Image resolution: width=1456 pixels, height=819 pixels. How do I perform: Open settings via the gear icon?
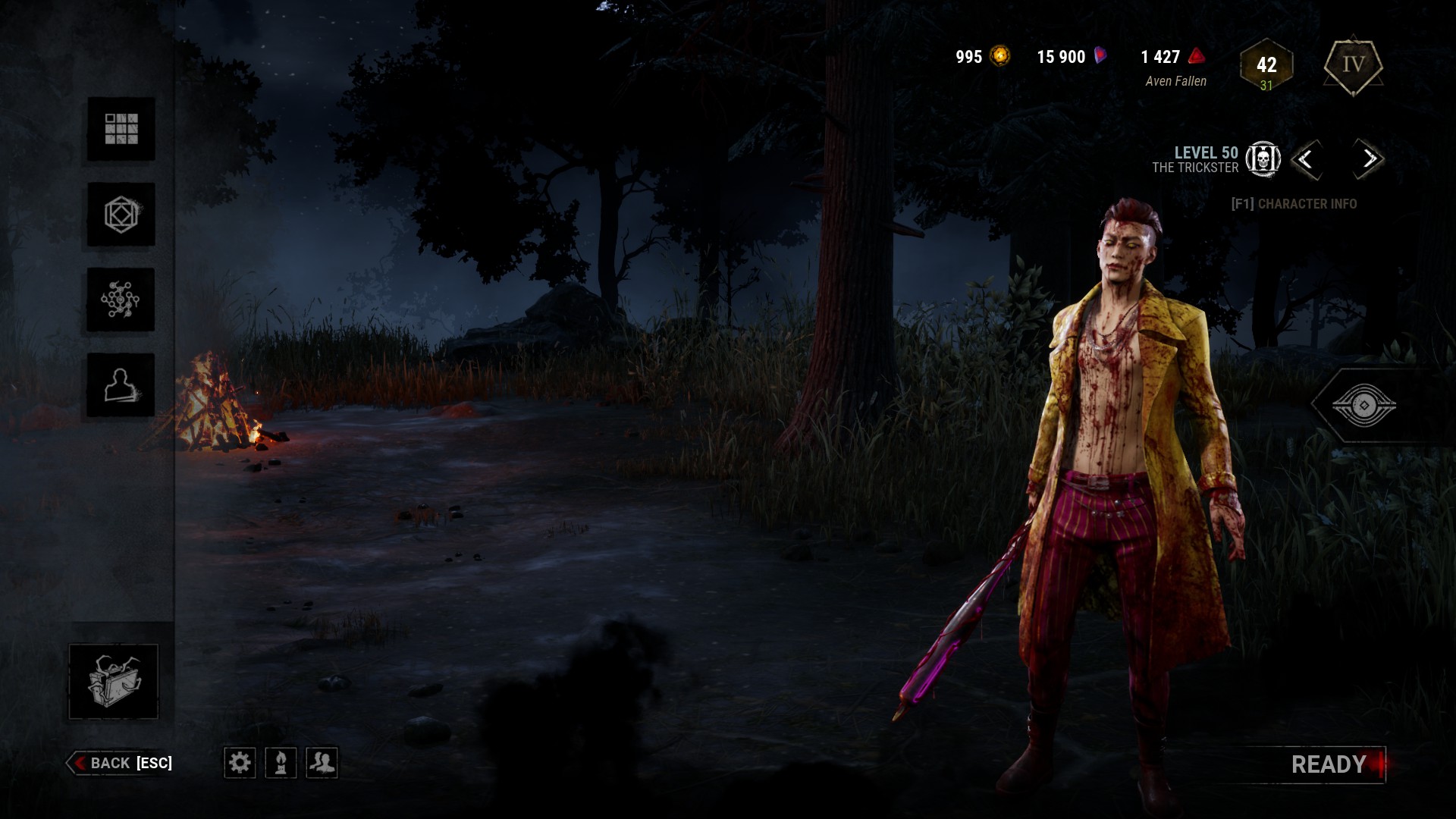coord(240,762)
